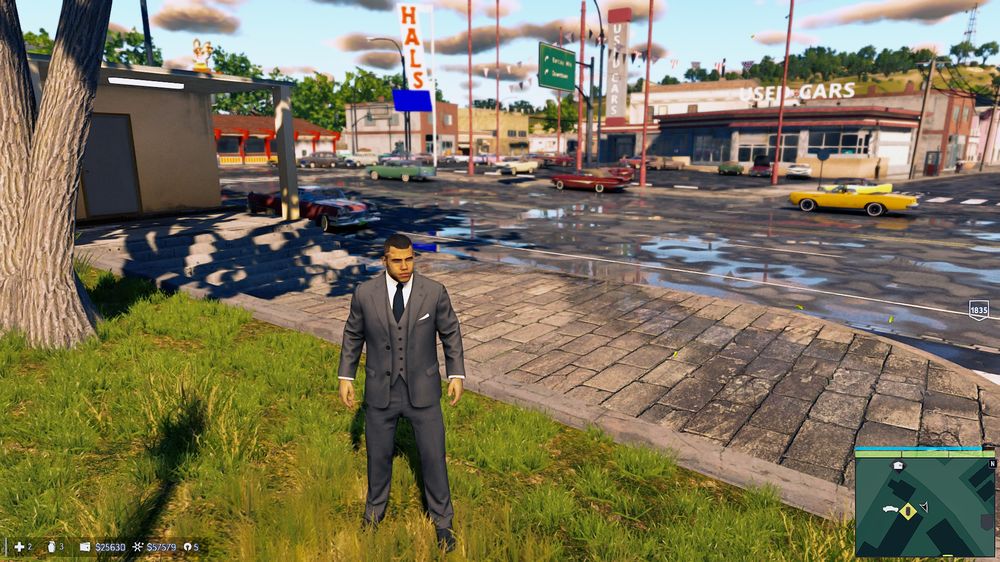This screenshot has width=1000, height=562.
Task: Click the player arrow on the minimap
Action: pos(924,507)
